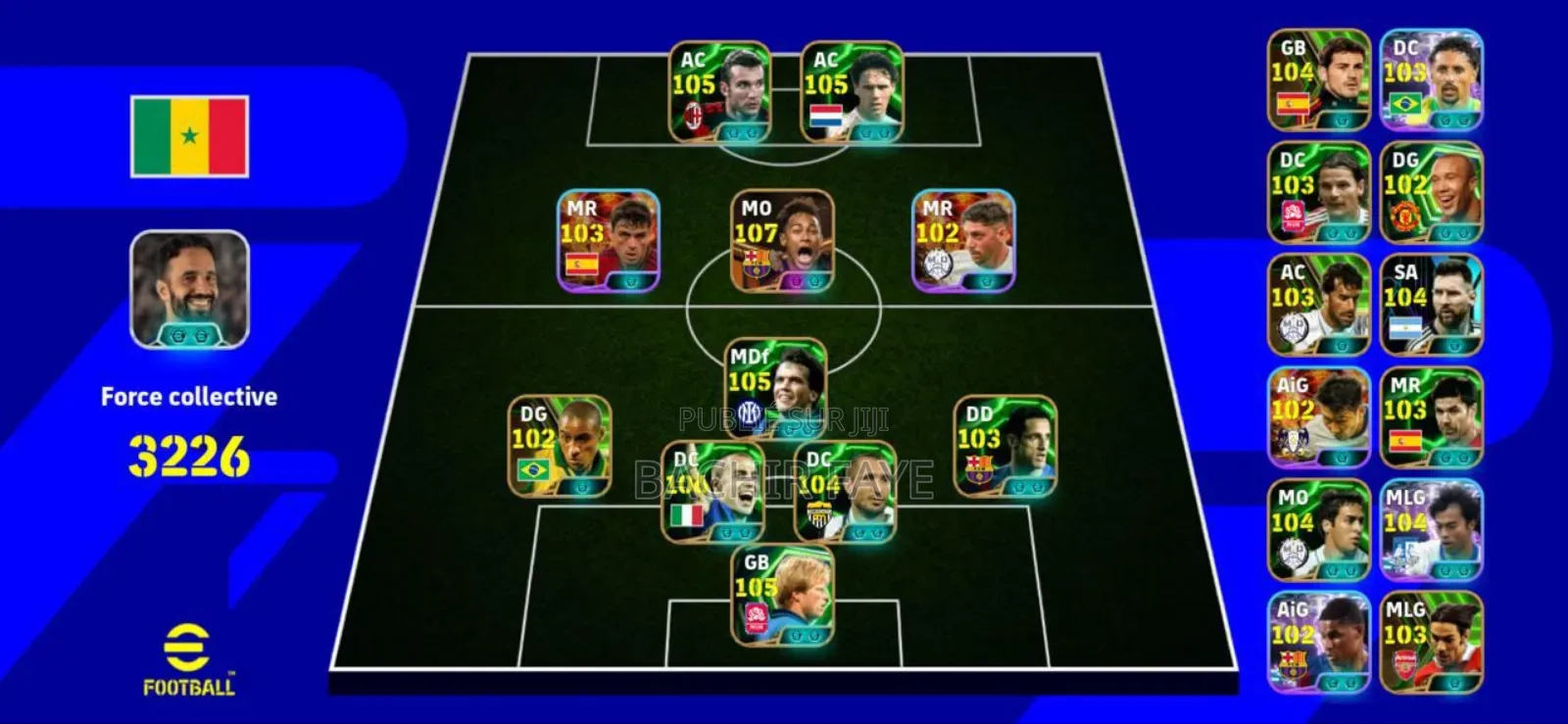Click the Inter badge on the MDf 105 card
1568x724 pixels.
747,412
